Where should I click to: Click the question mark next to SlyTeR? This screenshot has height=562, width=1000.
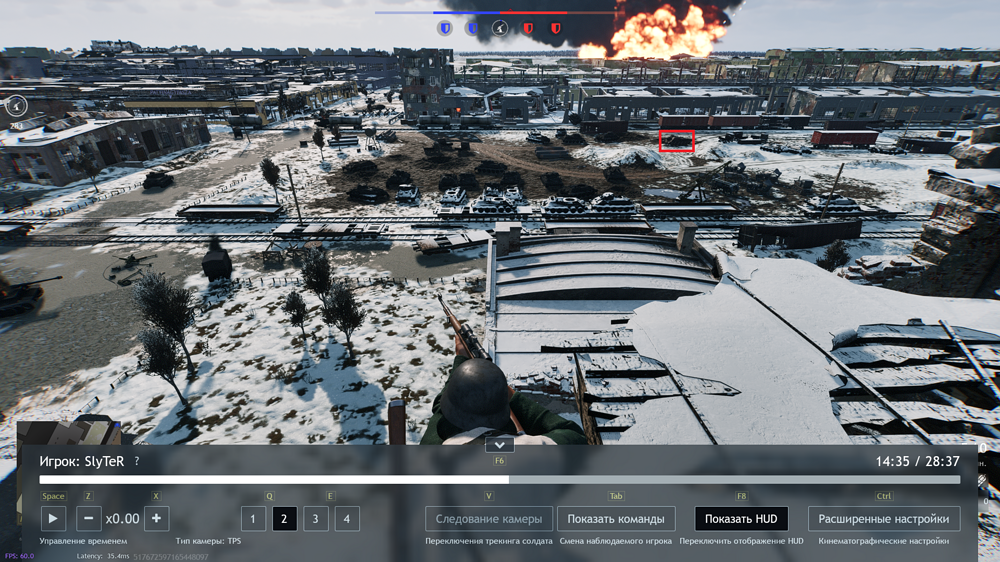[137, 462]
